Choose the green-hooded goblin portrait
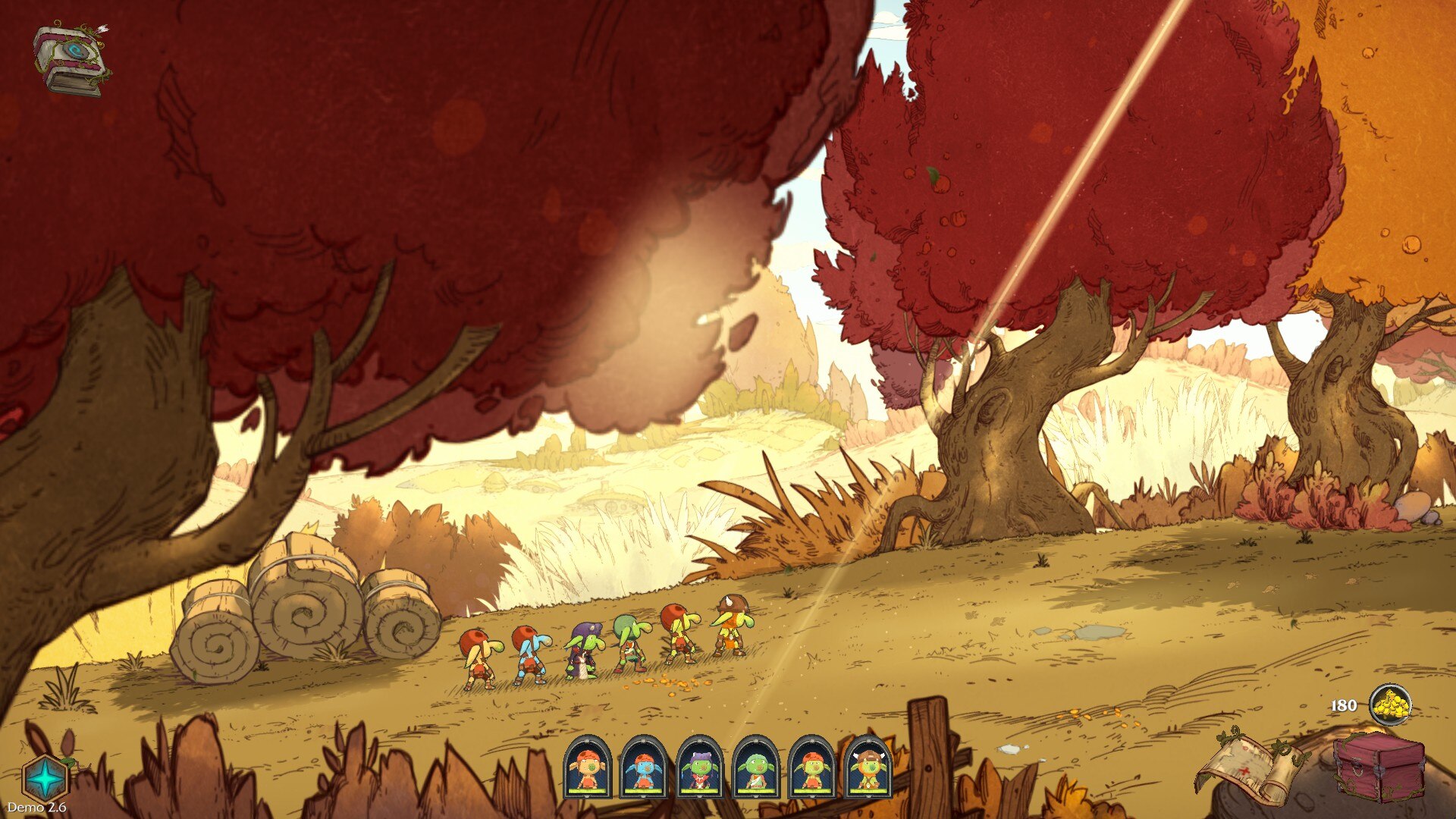This screenshot has width=1456, height=819. (755, 768)
